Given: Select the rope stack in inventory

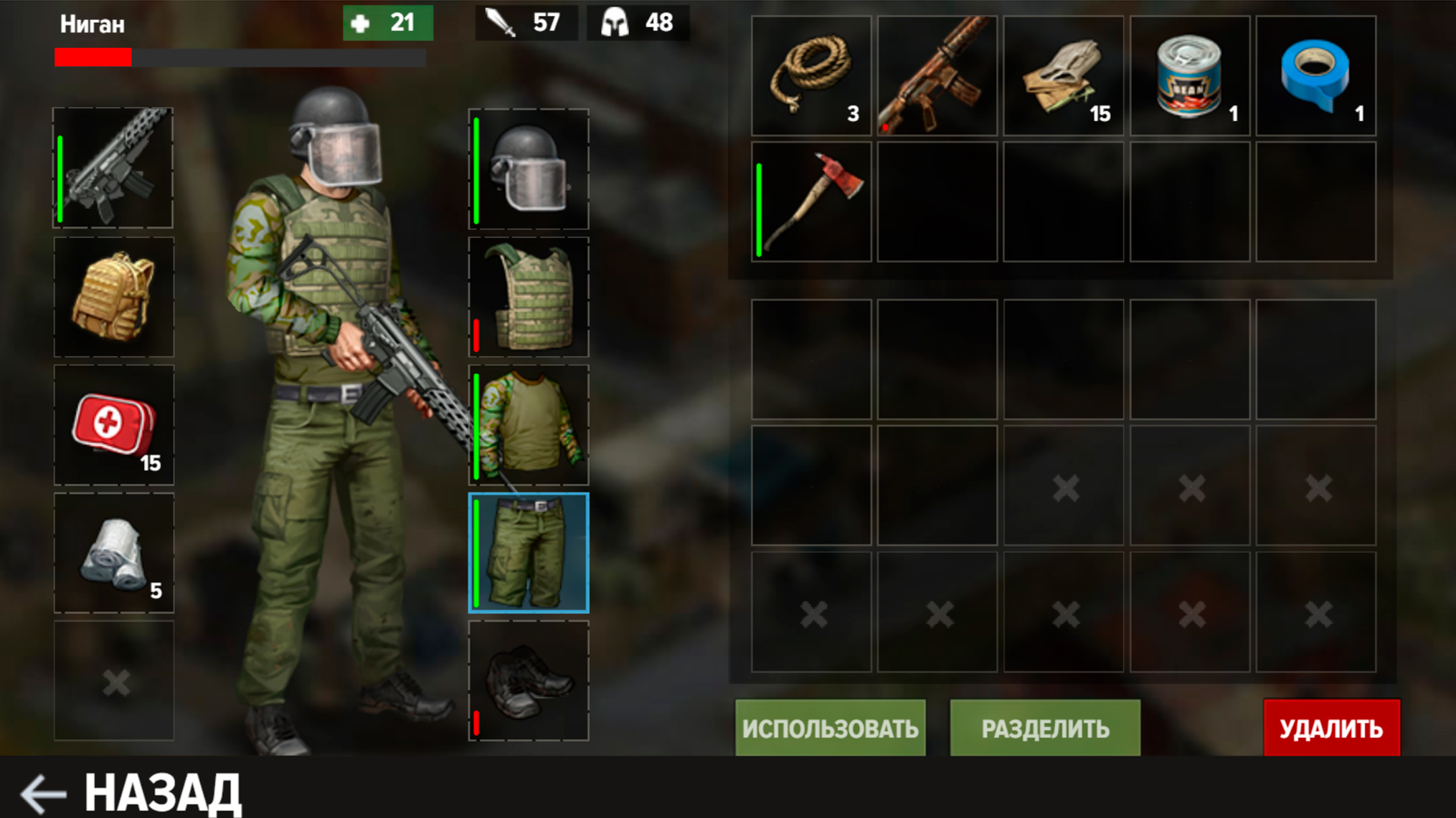Looking at the screenshot, I should (810, 75).
